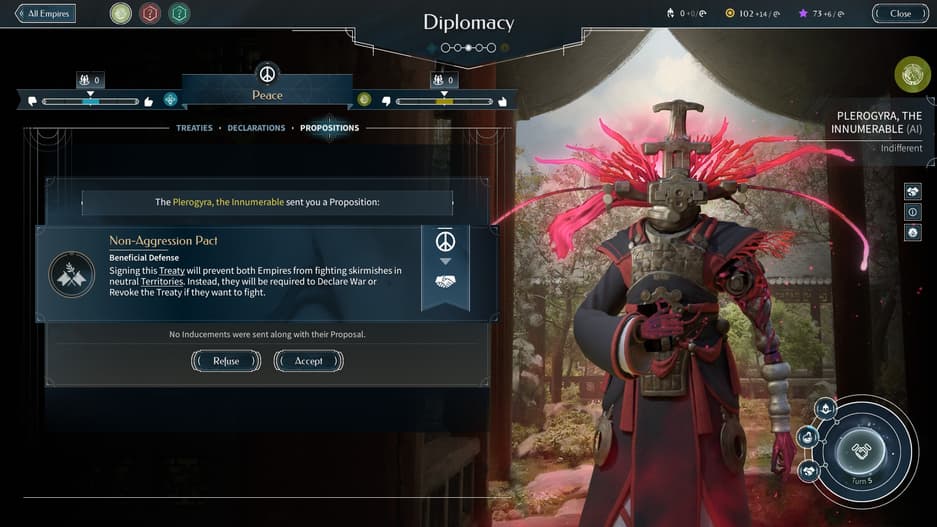The height and width of the screenshot is (527, 937).
Task: Close the Diplomacy screen
Action: click(900, 14)
